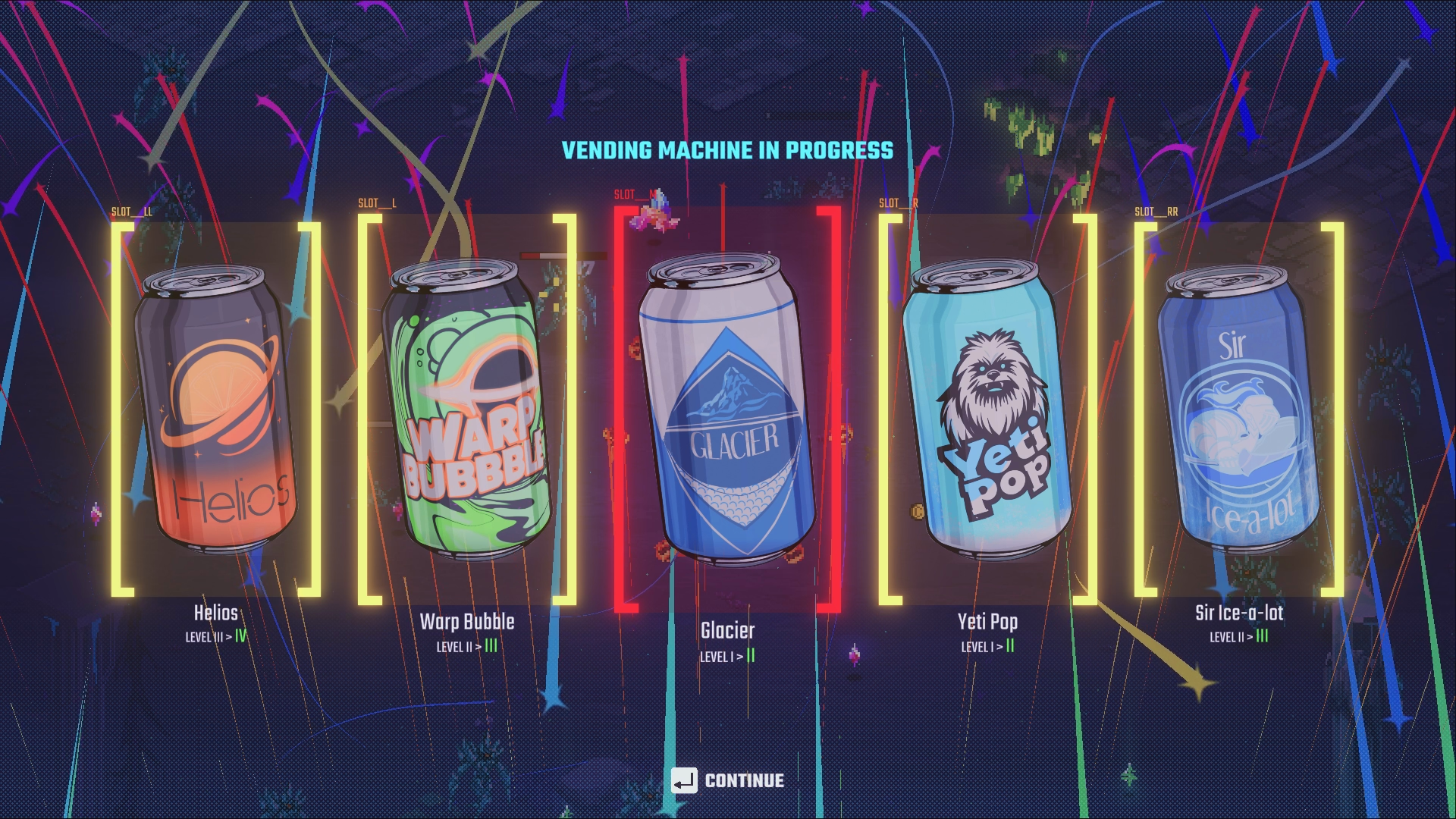The width and height of the screenshot is (1456, 819).
Task: Choose the Warp Bubble can
Action: pyautogui.click(x=466, y=409)
